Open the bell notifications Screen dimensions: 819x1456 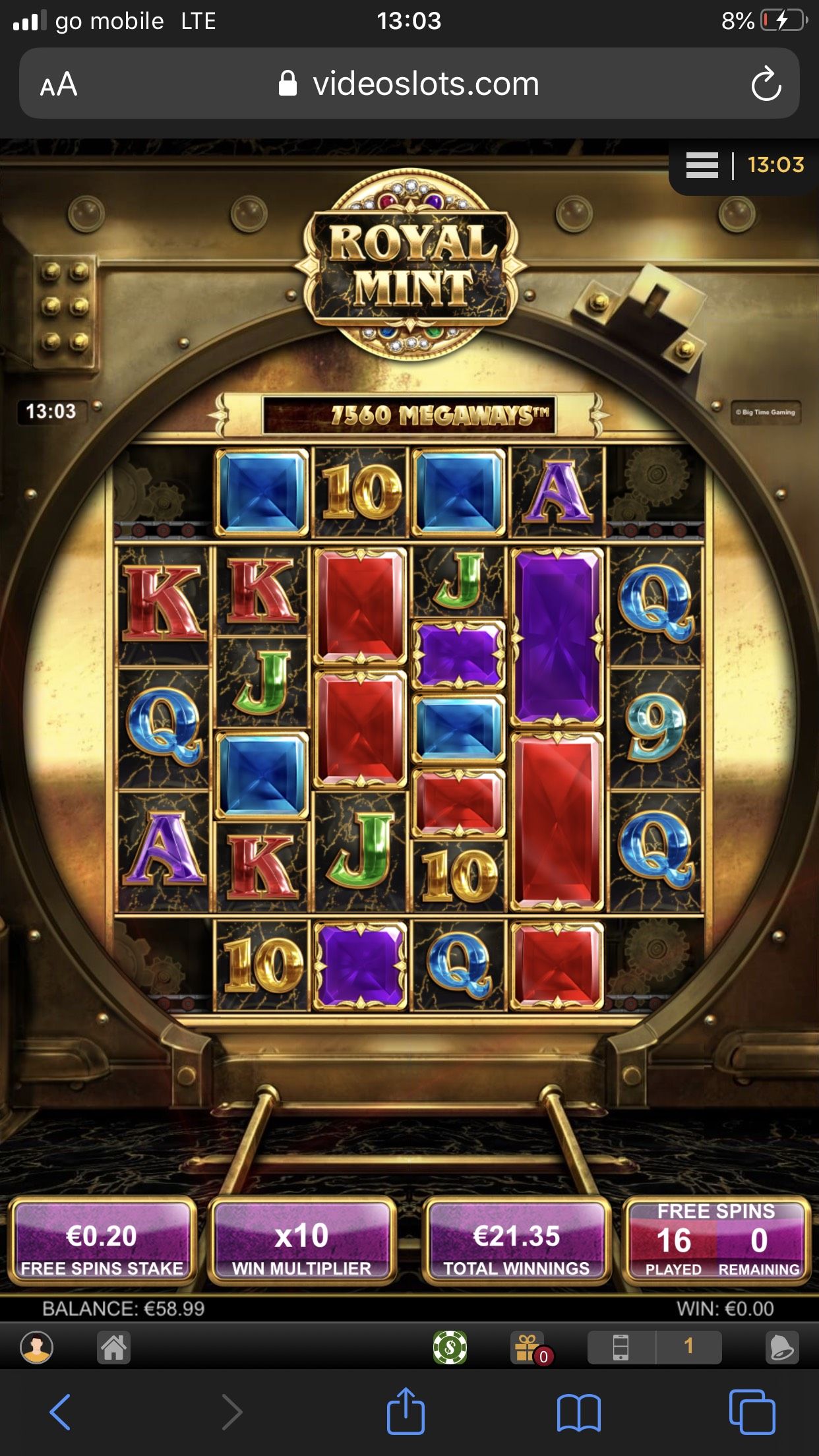click(x=782, y=1347)
